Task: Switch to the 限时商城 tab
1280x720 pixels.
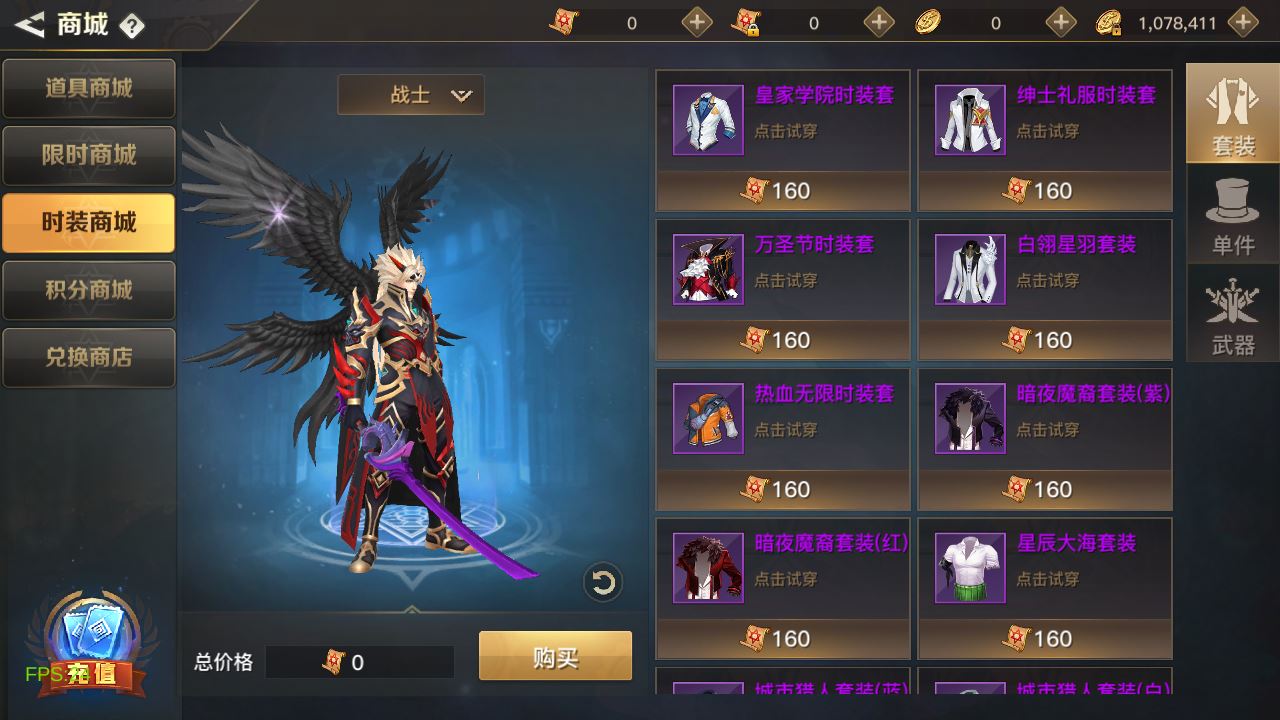Action: pos(88,155)
